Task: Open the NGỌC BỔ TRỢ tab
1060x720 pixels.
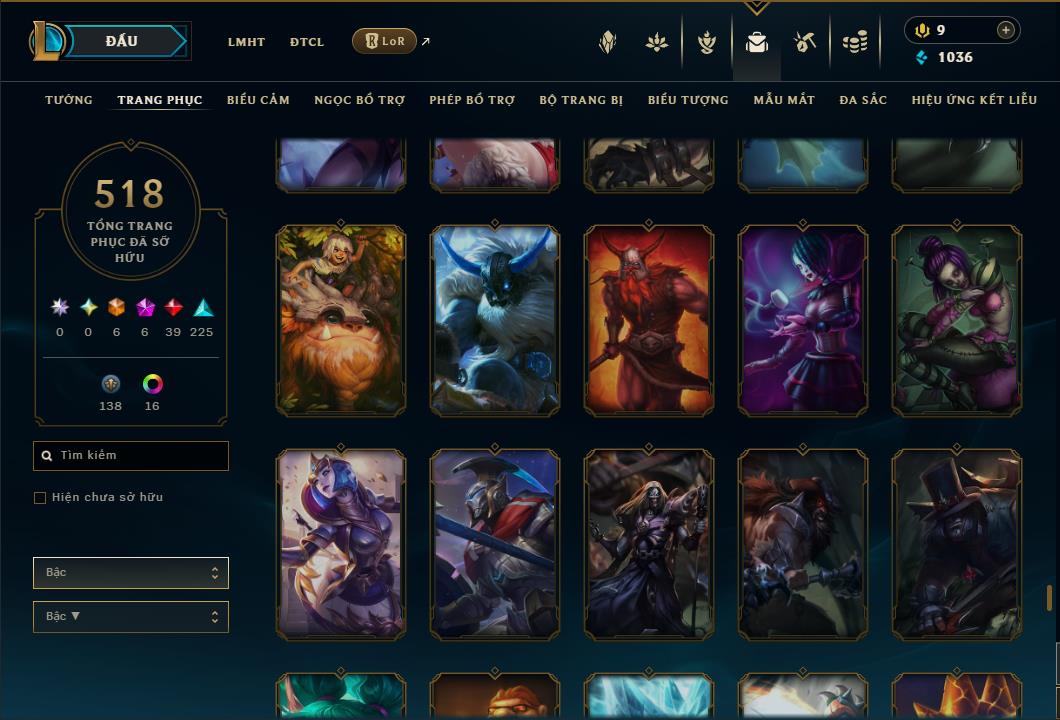Action: pos(359,100)
